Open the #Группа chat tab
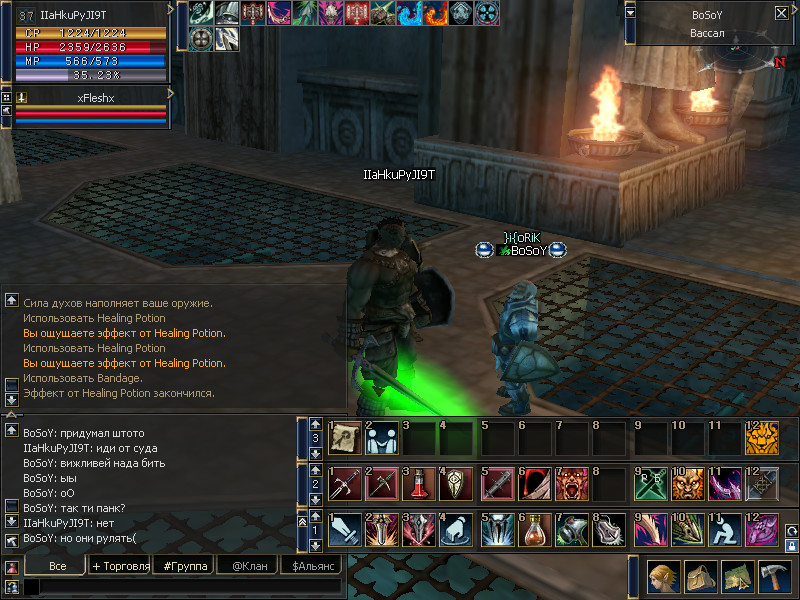This screenshot has width=800, height=600. pos(186,566)
